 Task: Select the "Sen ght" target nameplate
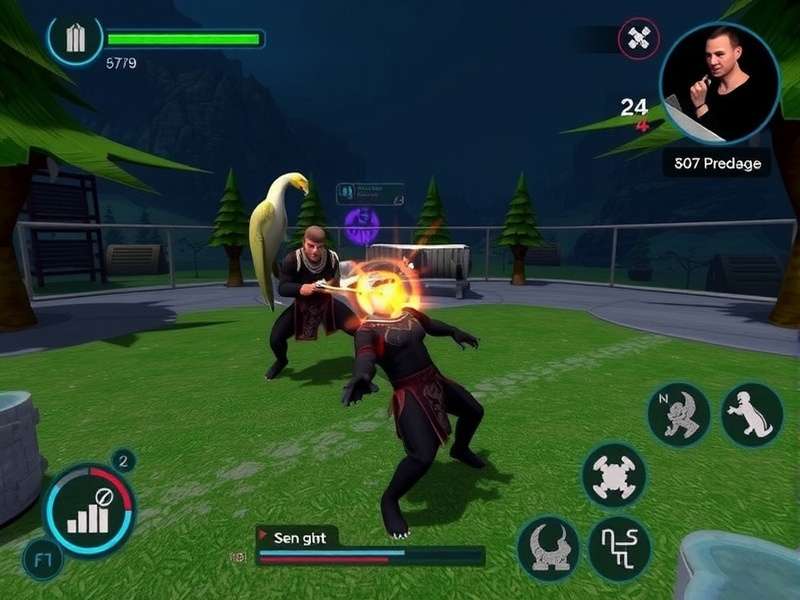tap(298, 537)
